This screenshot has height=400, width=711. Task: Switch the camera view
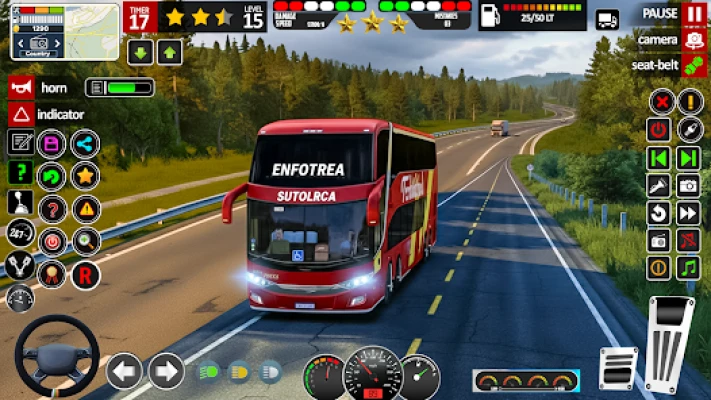coord(695,40)
